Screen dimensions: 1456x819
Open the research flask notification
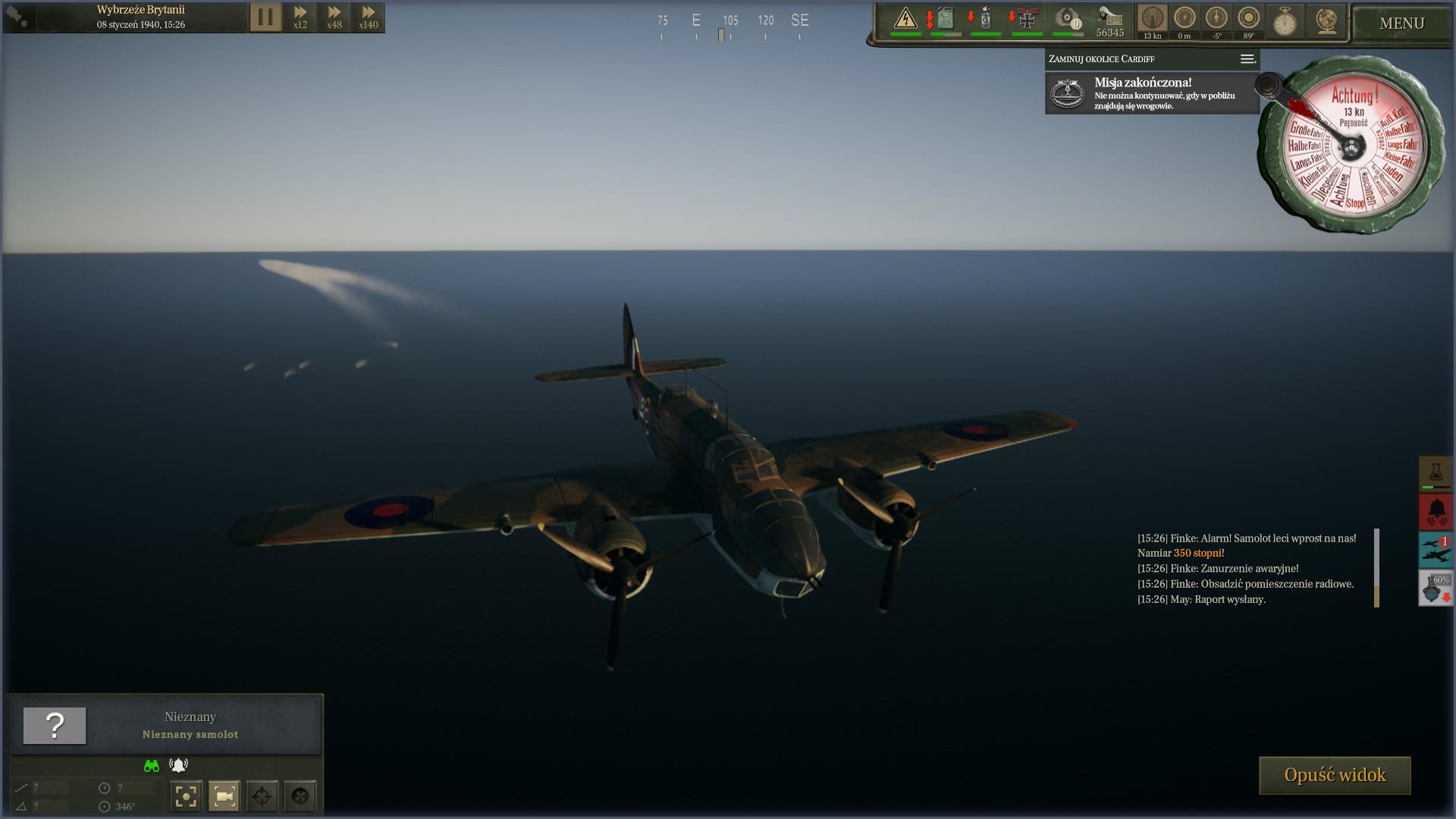1436,473
